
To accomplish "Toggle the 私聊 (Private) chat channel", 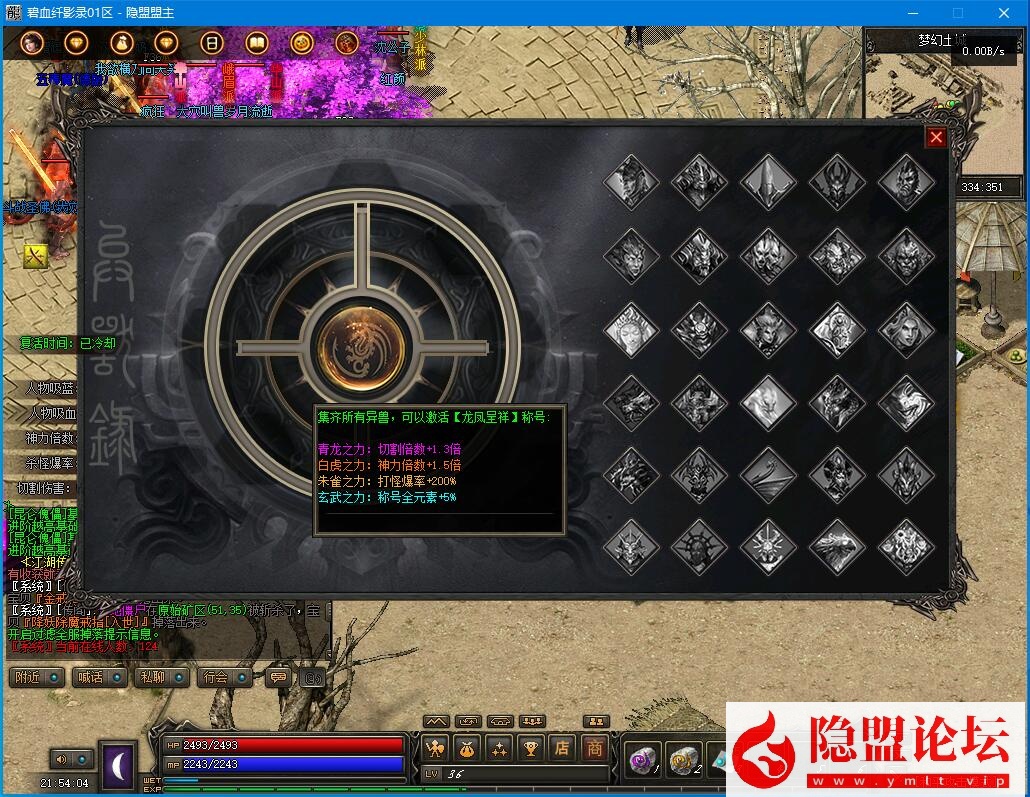I will (x=162, y=677).
